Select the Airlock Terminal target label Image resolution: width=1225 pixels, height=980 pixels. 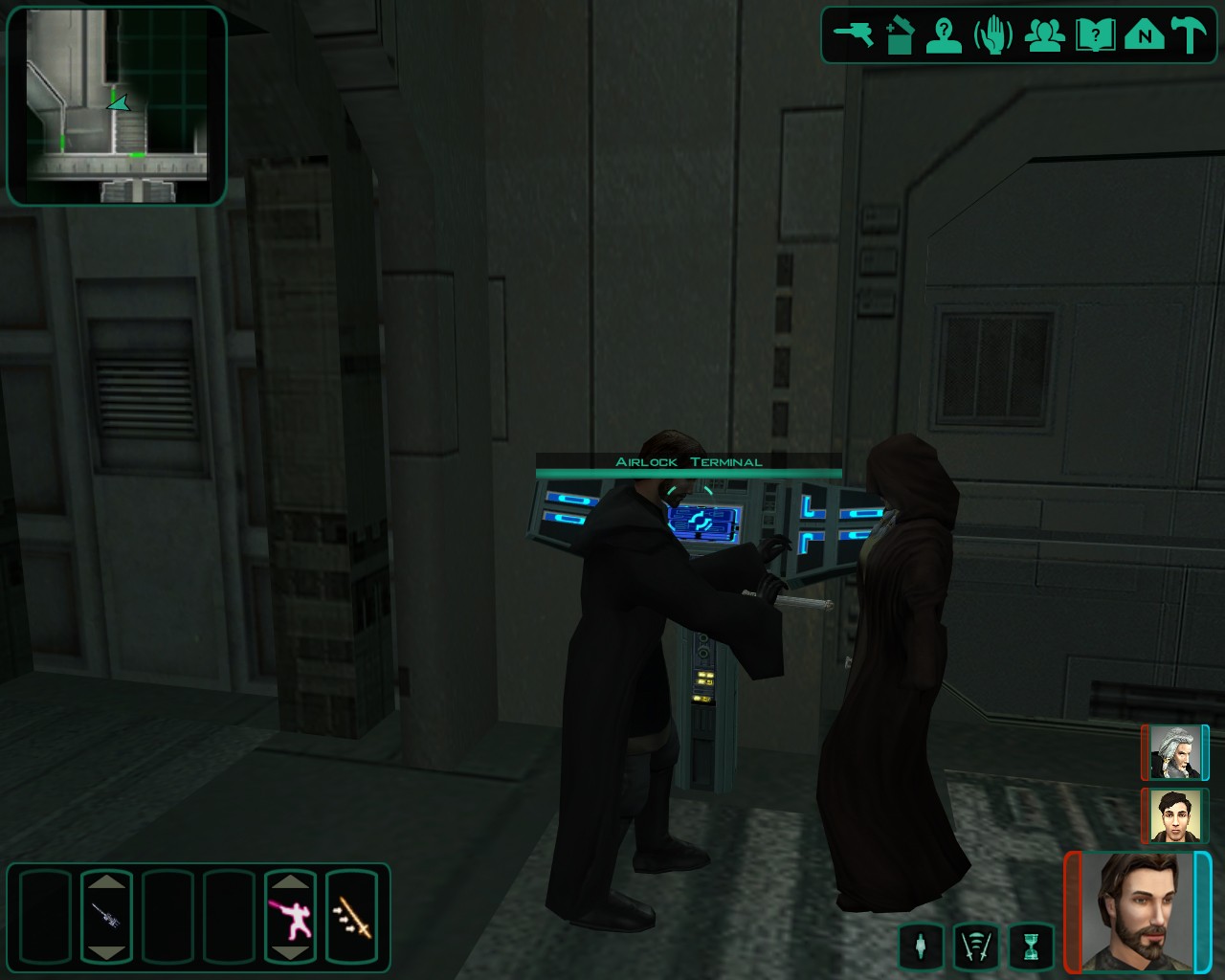(688, 462)
